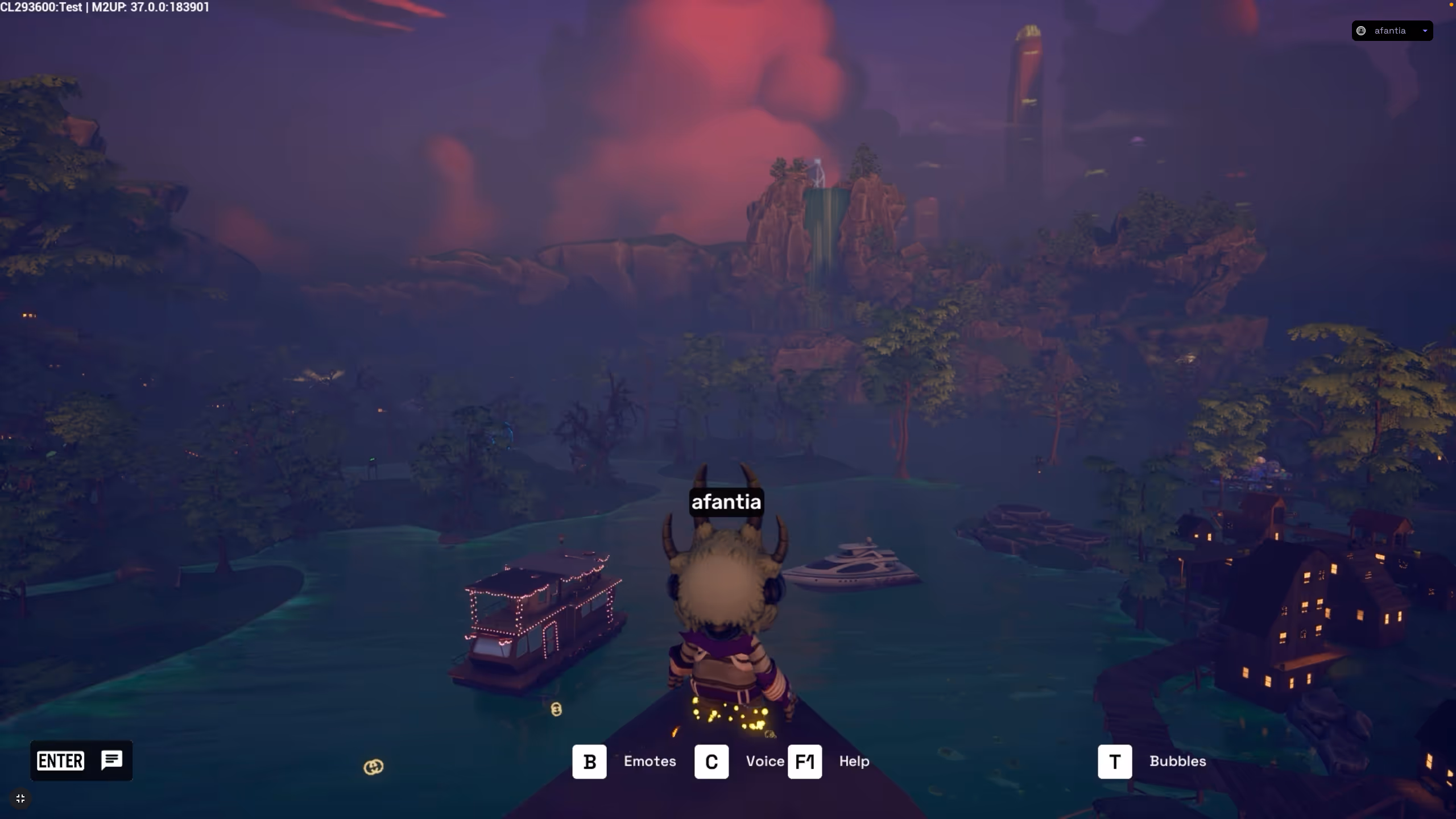Open the chat speech bubble button
Viewport: 1456px width, 819px height.
111,760
